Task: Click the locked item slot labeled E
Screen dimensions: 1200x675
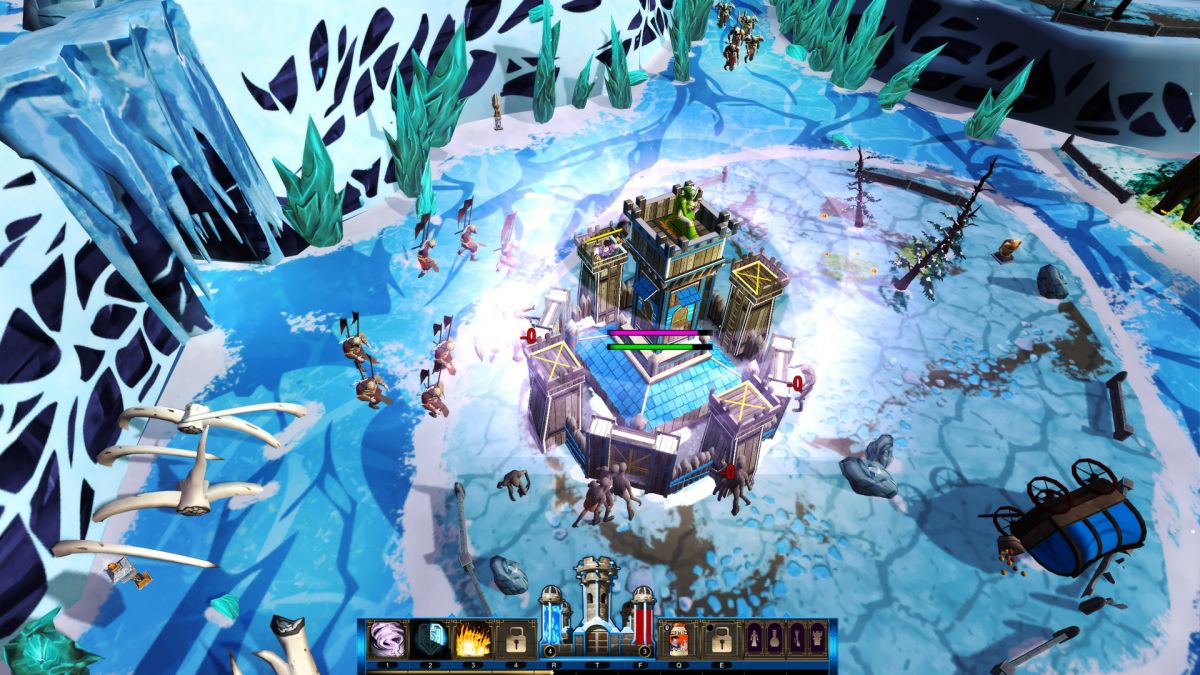Action: (x=719, y=638)
